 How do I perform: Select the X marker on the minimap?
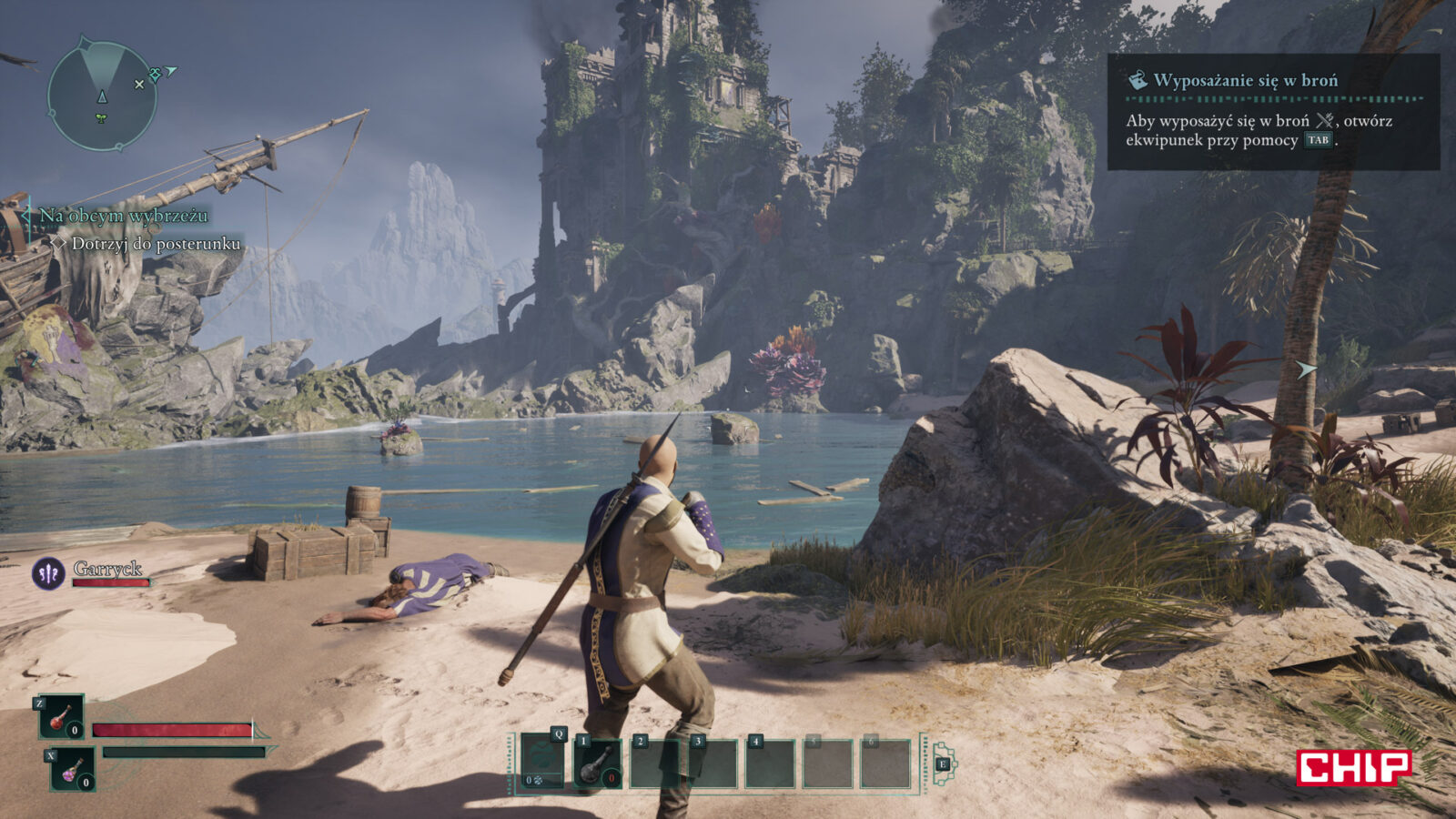[139, 84]
